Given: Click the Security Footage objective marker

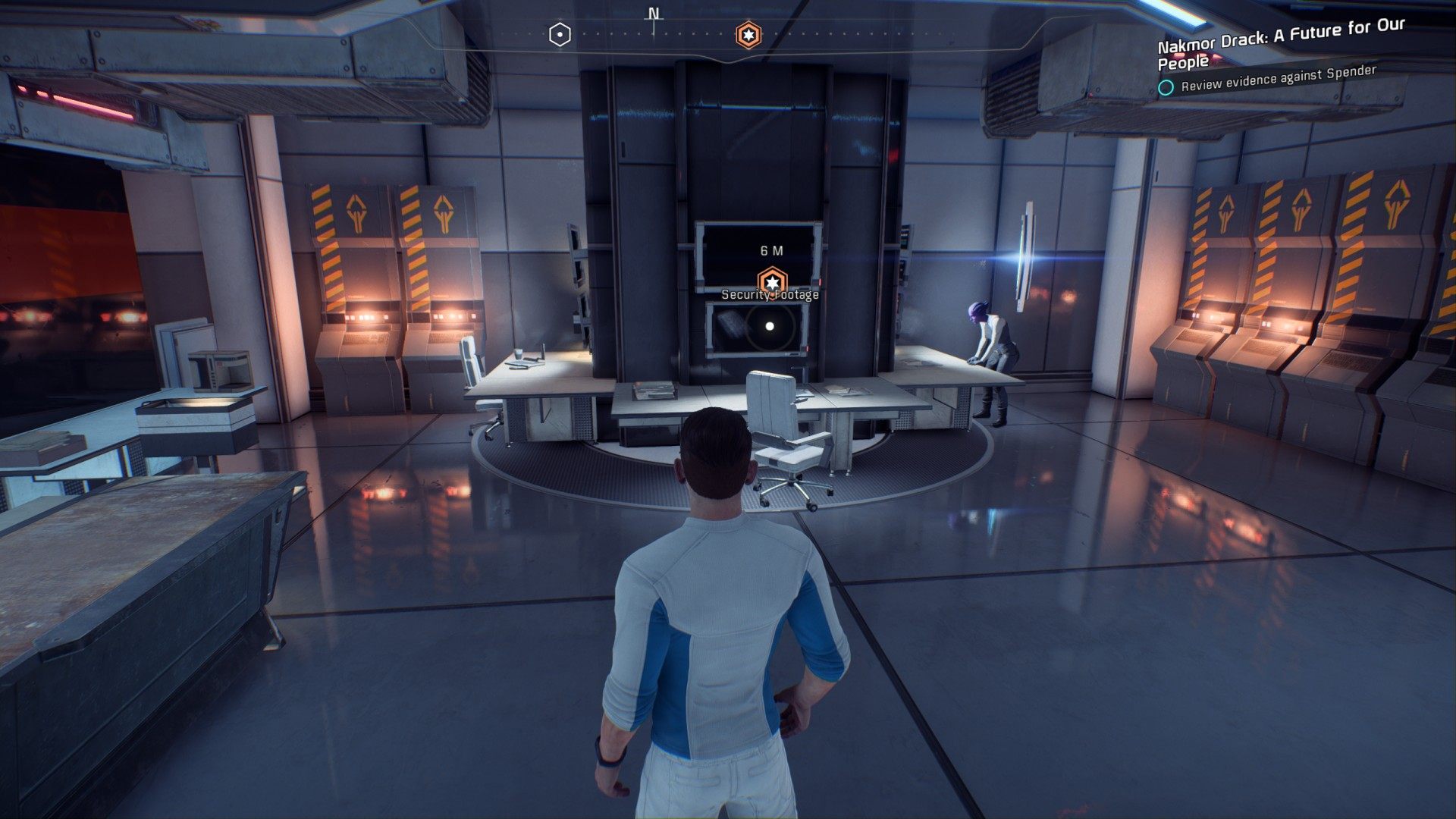Looking at the screenshot, I should click(772, 282).
